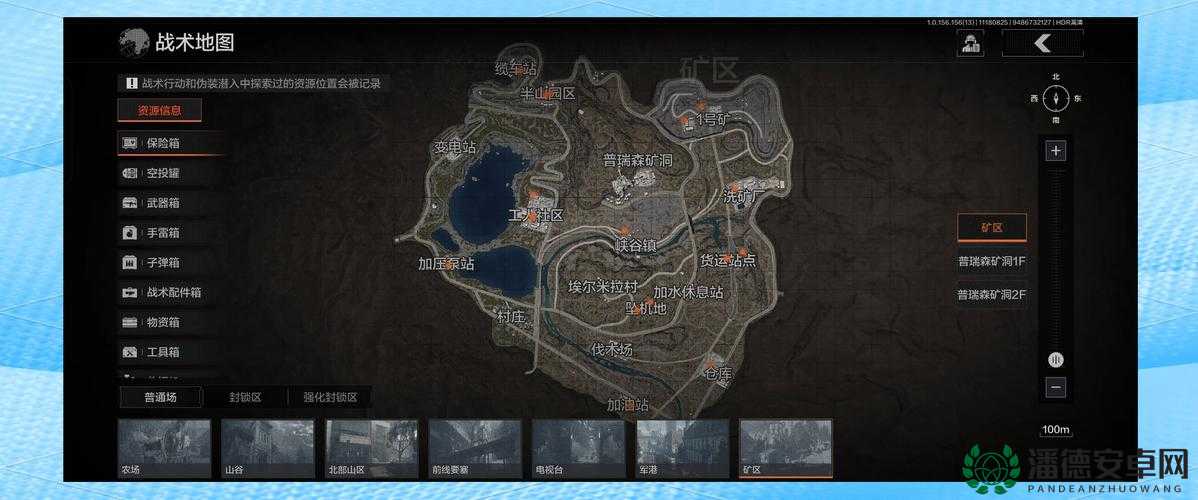Screen dimensions: 1198x500
Task: Select the 保险箱 resource filter
Action: pyautogui.click(x=170, y=143)
